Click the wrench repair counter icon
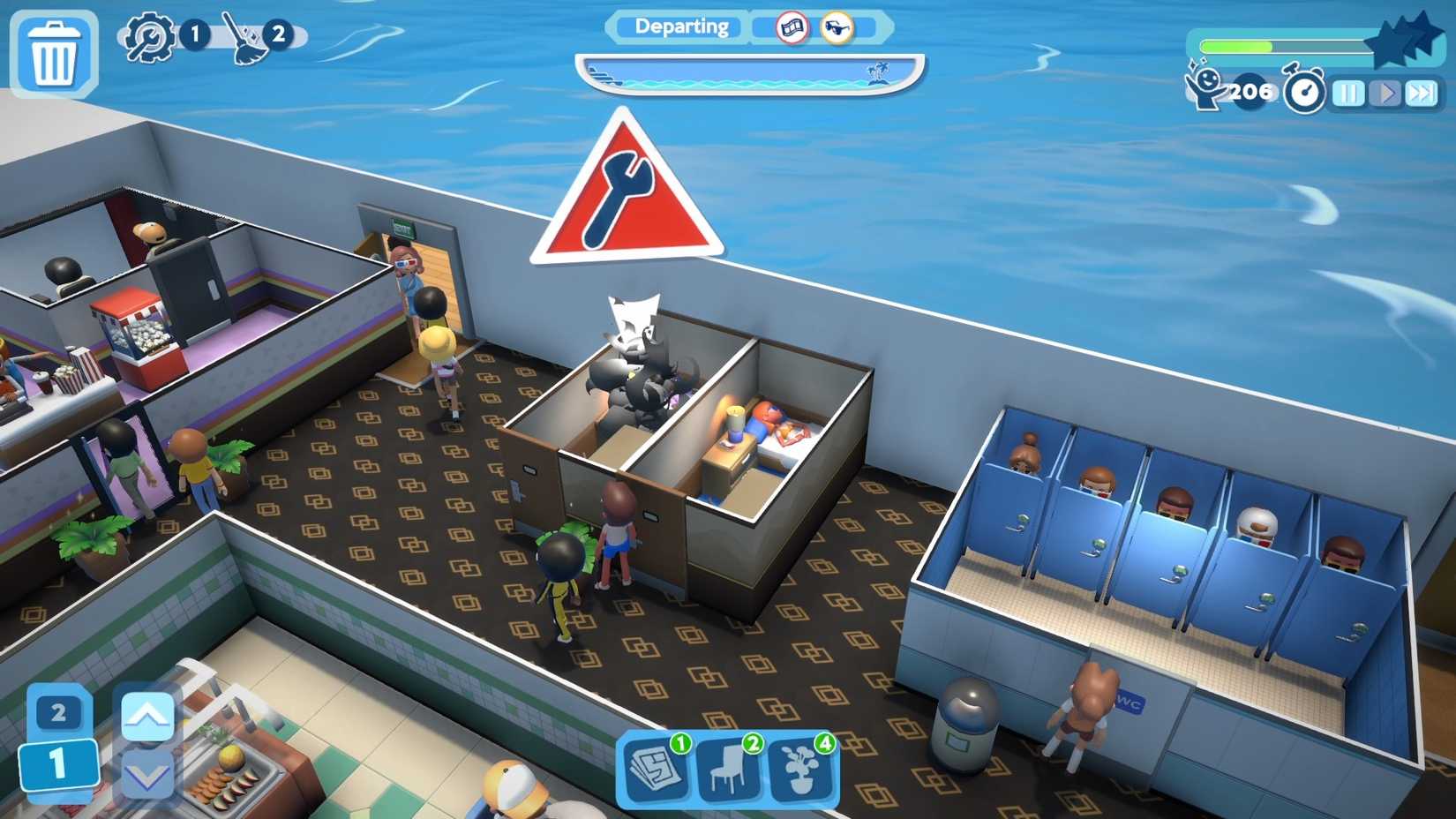 click(148, 37)
